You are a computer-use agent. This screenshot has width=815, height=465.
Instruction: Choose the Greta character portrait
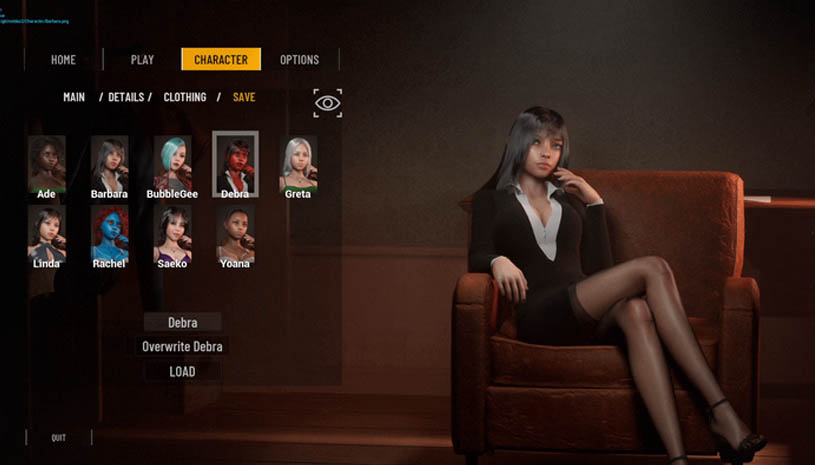(x=298, y=163)
